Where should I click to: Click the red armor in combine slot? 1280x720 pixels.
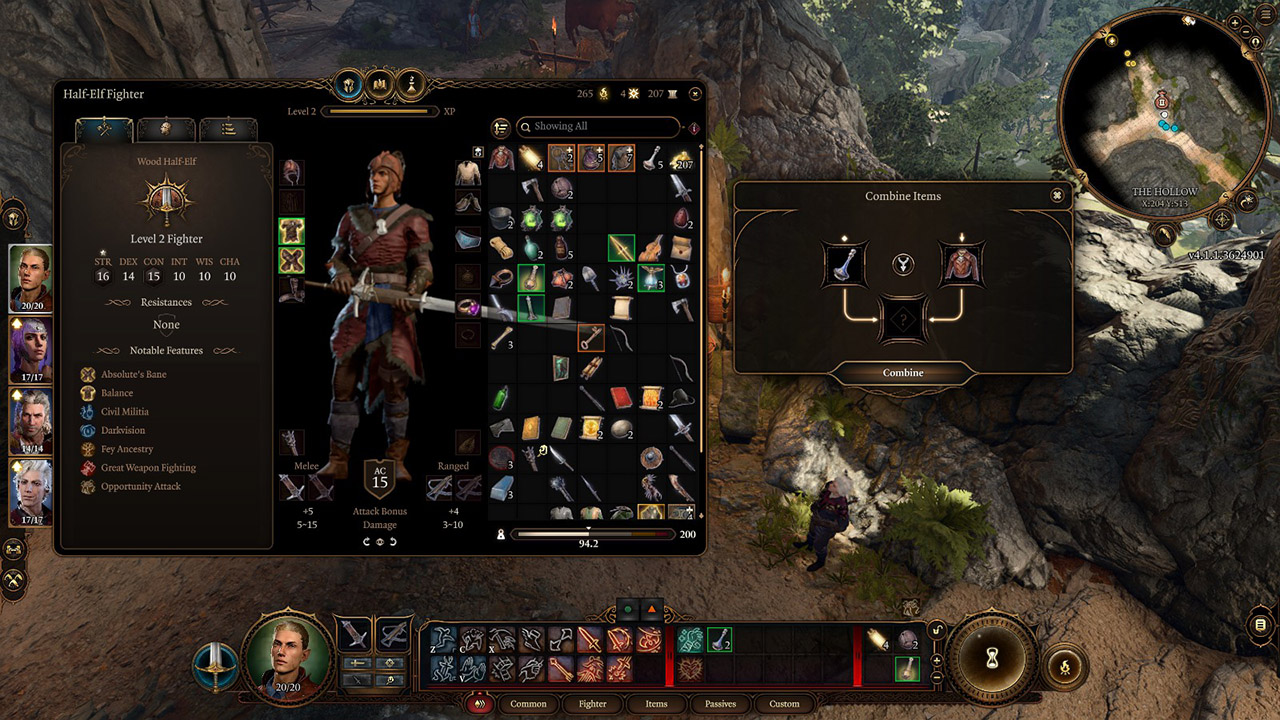tap(962, 264)
